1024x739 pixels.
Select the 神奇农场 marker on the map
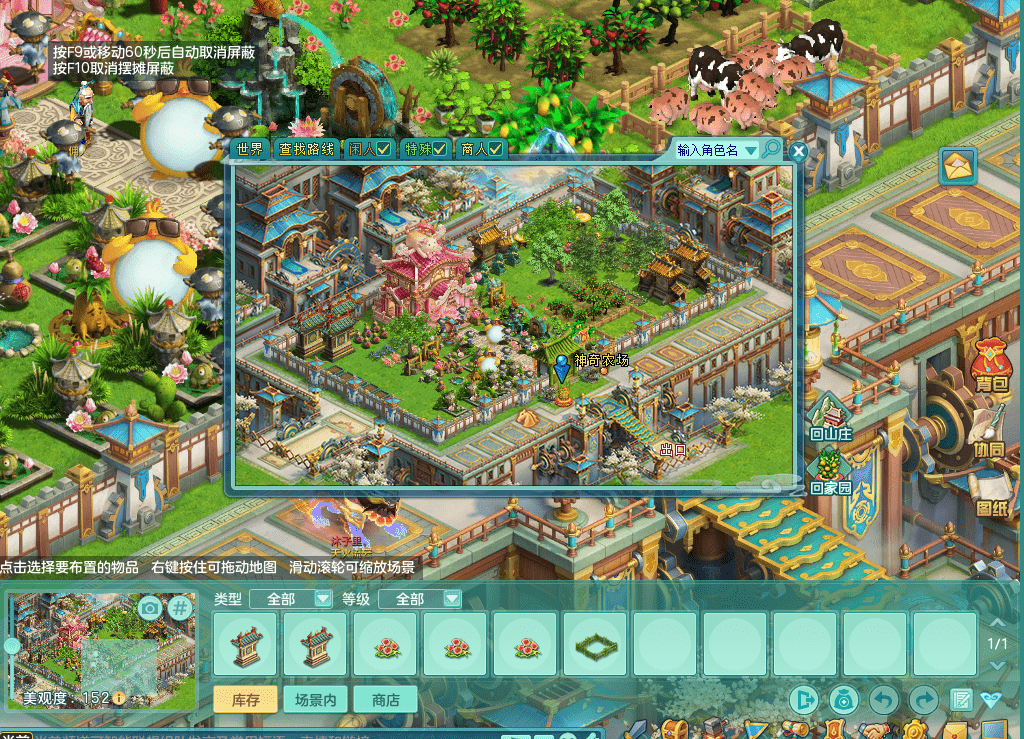click(562, 367)
